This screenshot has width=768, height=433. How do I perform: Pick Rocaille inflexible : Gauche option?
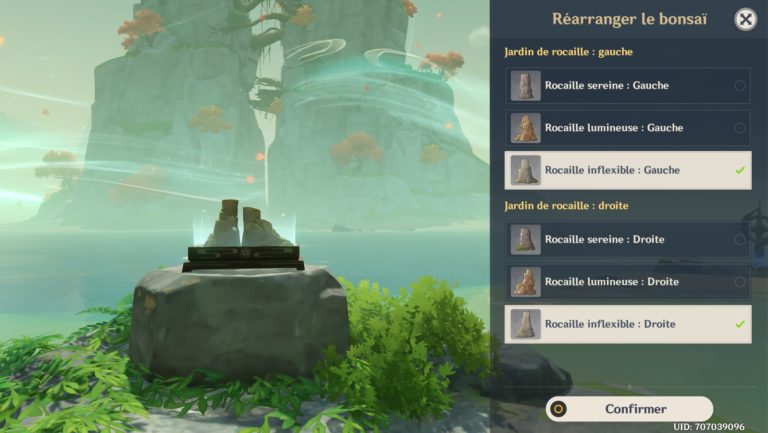click(627, 170)
